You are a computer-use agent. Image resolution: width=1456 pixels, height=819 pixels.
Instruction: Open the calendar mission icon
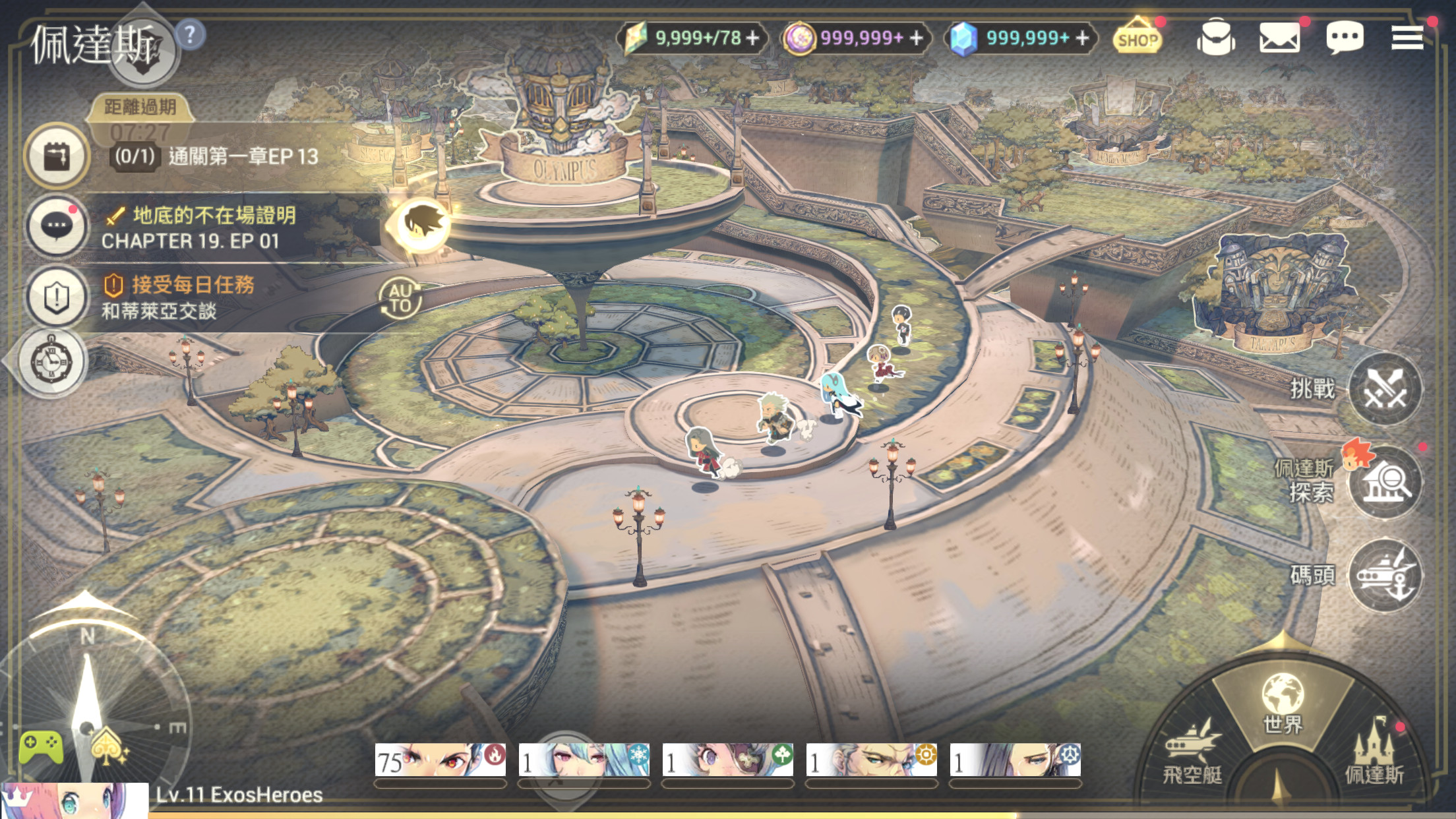(57, 157)
